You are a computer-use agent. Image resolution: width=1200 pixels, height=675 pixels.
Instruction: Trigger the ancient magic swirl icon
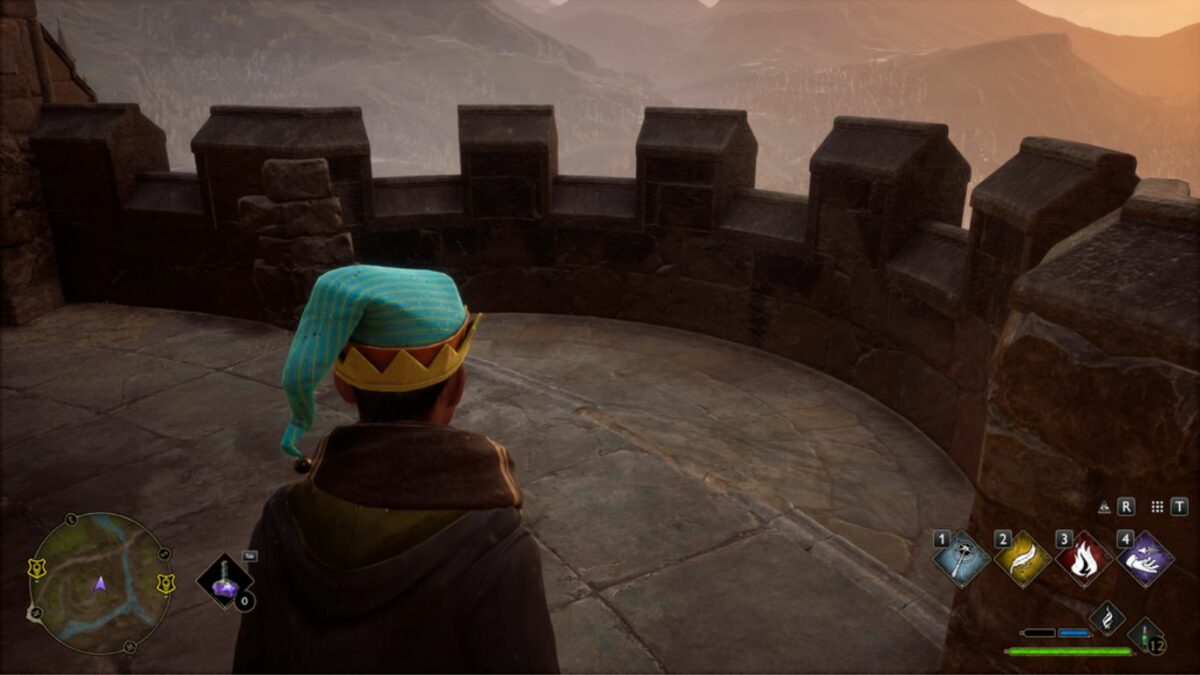(1107, 618)
